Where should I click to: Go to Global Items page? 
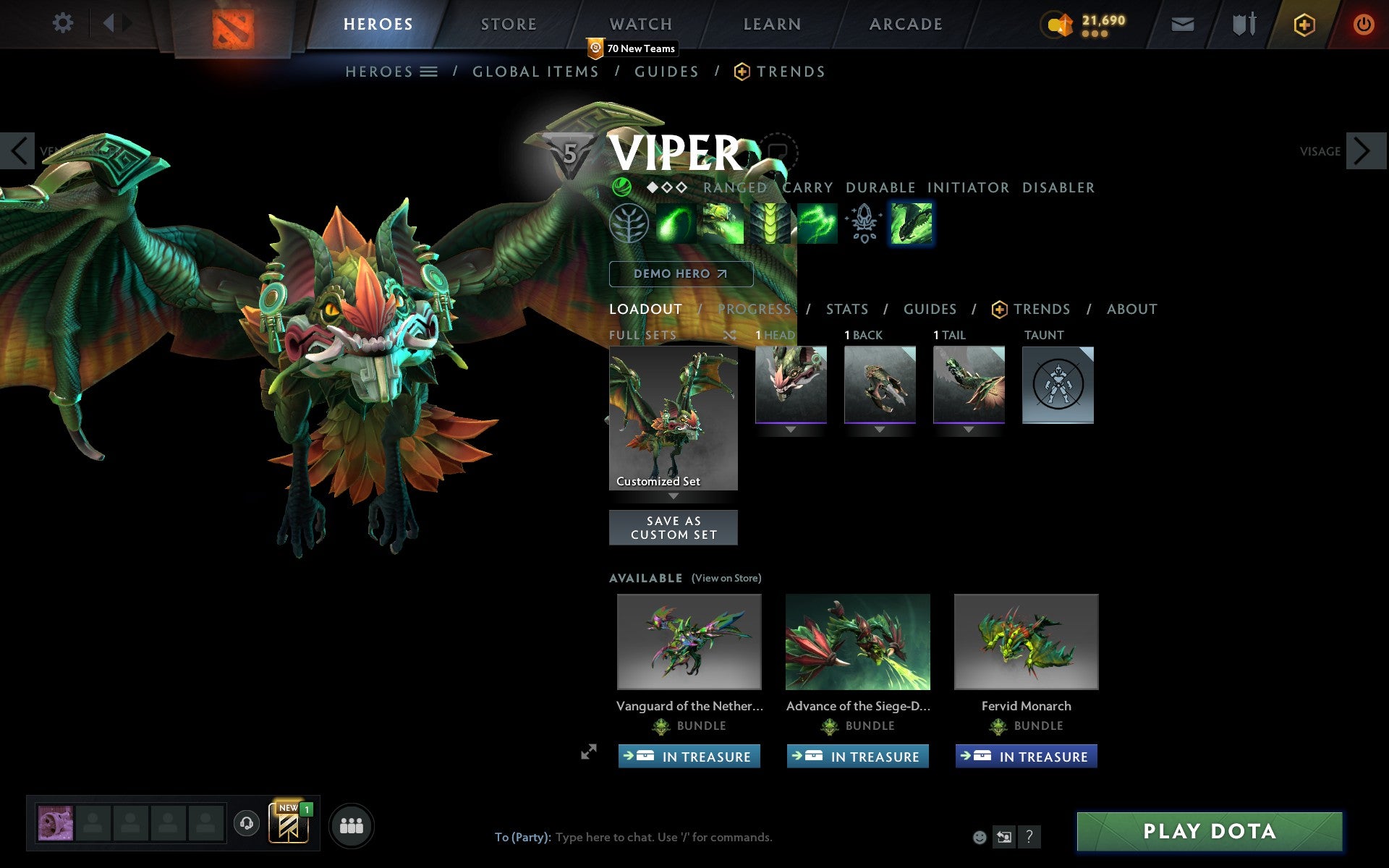pyautogui.click(x=535, y=72)
